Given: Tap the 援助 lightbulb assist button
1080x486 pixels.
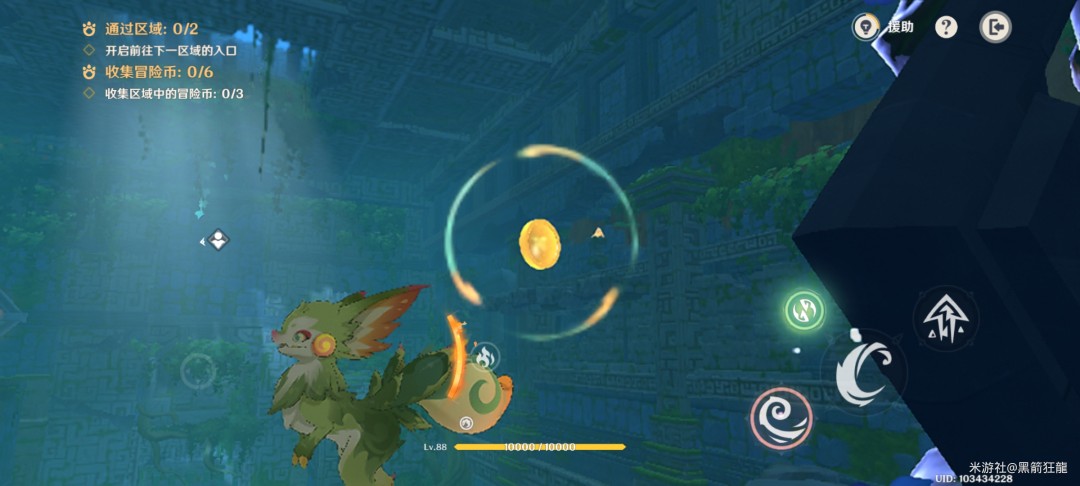Looking at the screenshot, I should [866, 27].
